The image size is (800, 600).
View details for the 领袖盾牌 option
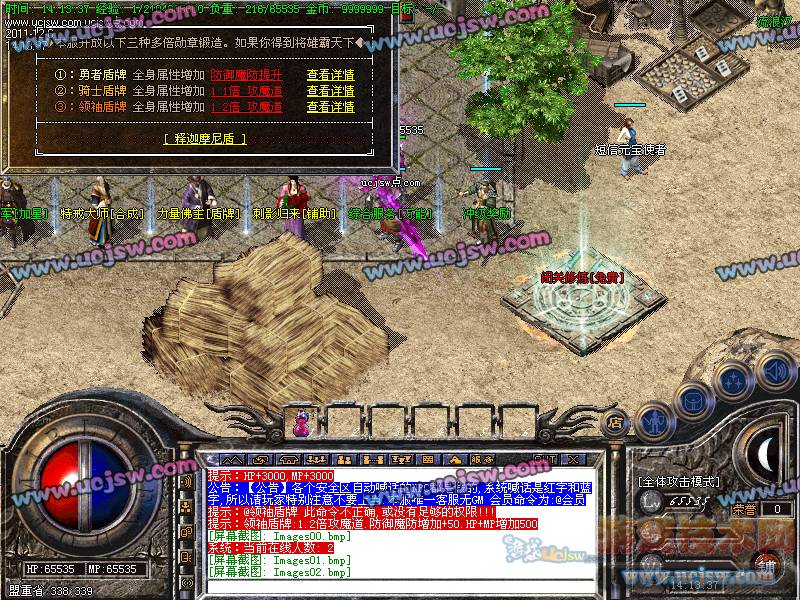[x=330, y=107]
